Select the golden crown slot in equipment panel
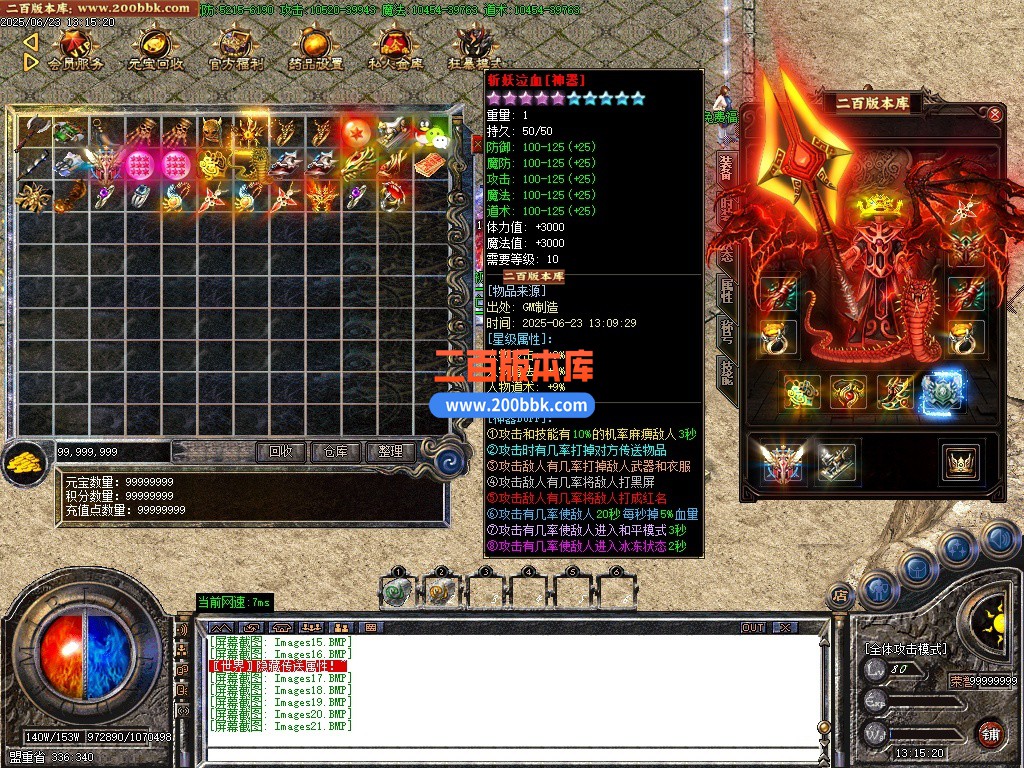The image size is (1024, 768). (x=960, y=461)
